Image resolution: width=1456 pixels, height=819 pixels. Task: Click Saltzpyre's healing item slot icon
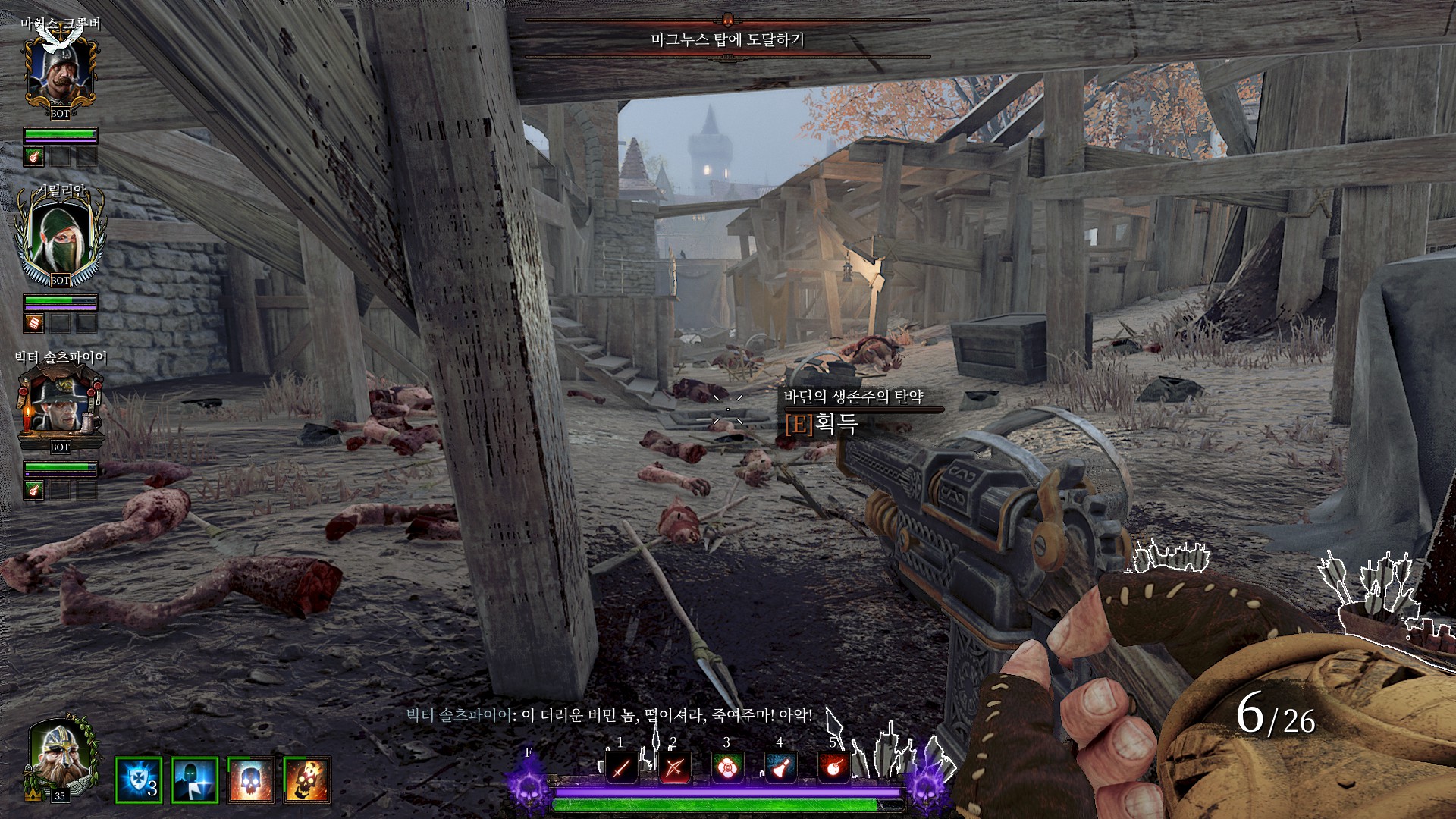coord(34,491)
